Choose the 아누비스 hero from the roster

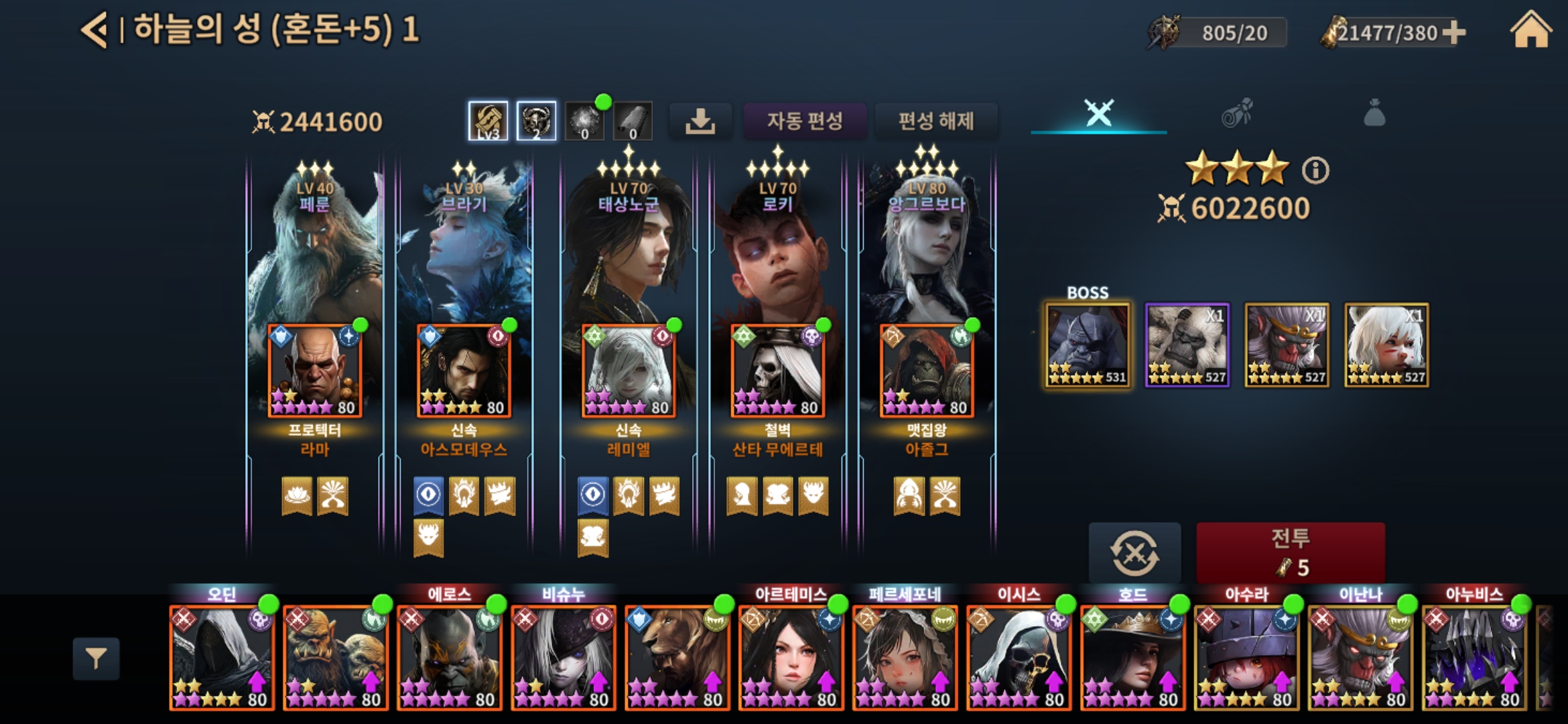[x=1474, y=657]
